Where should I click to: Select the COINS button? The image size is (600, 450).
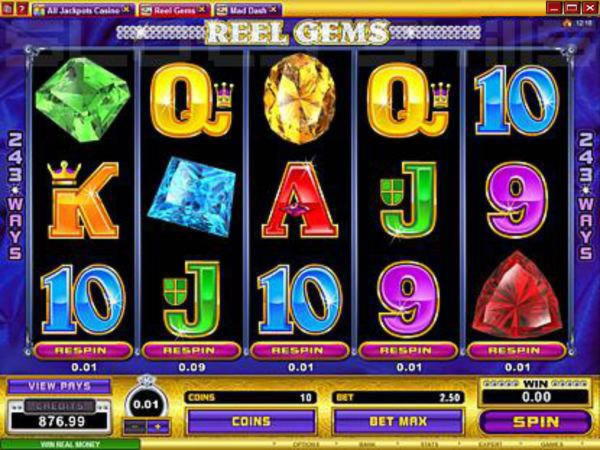(x=250, y=422)
